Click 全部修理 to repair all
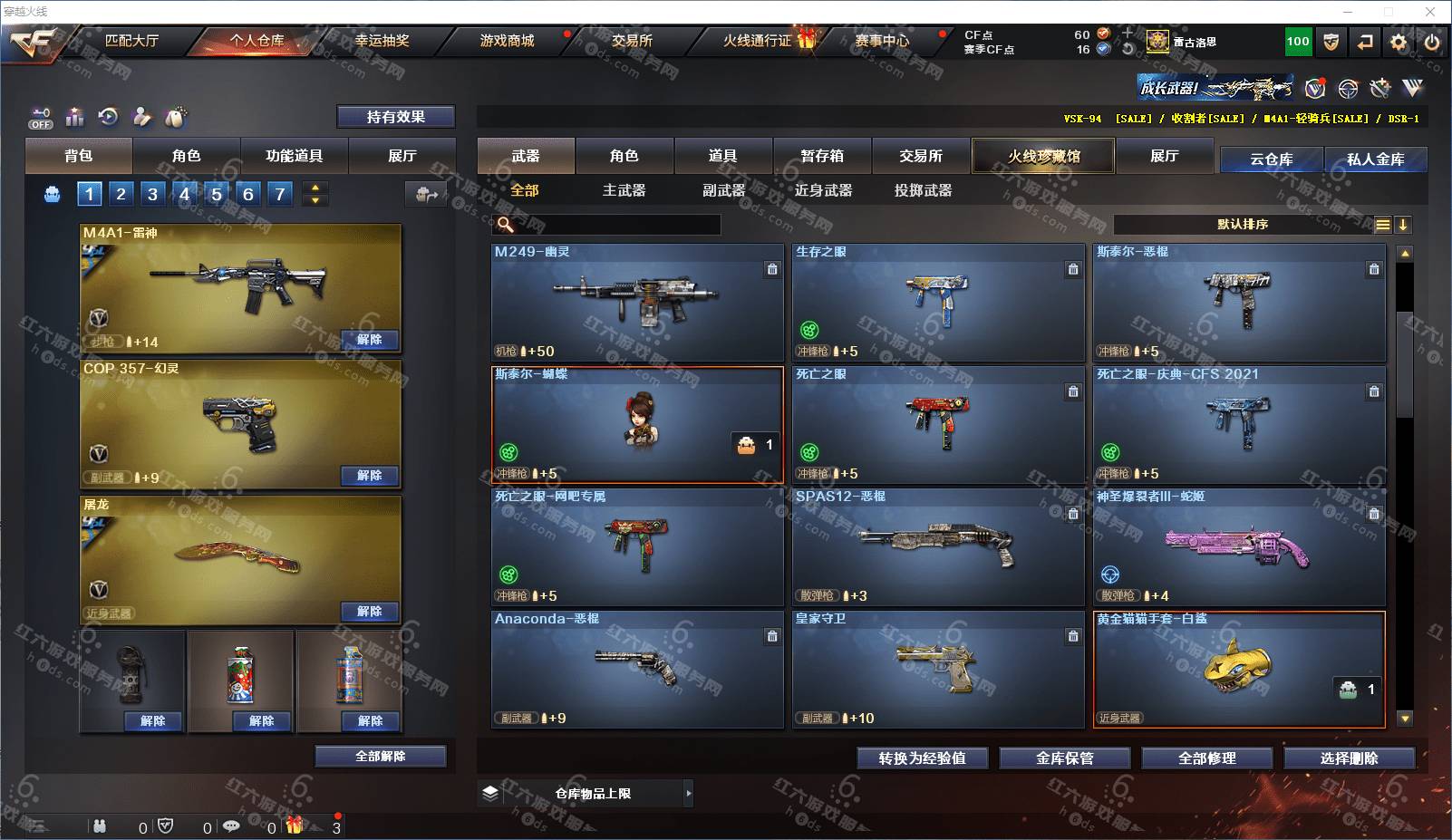This screenshot has width=1452, height=840. tap(1206, 758)
